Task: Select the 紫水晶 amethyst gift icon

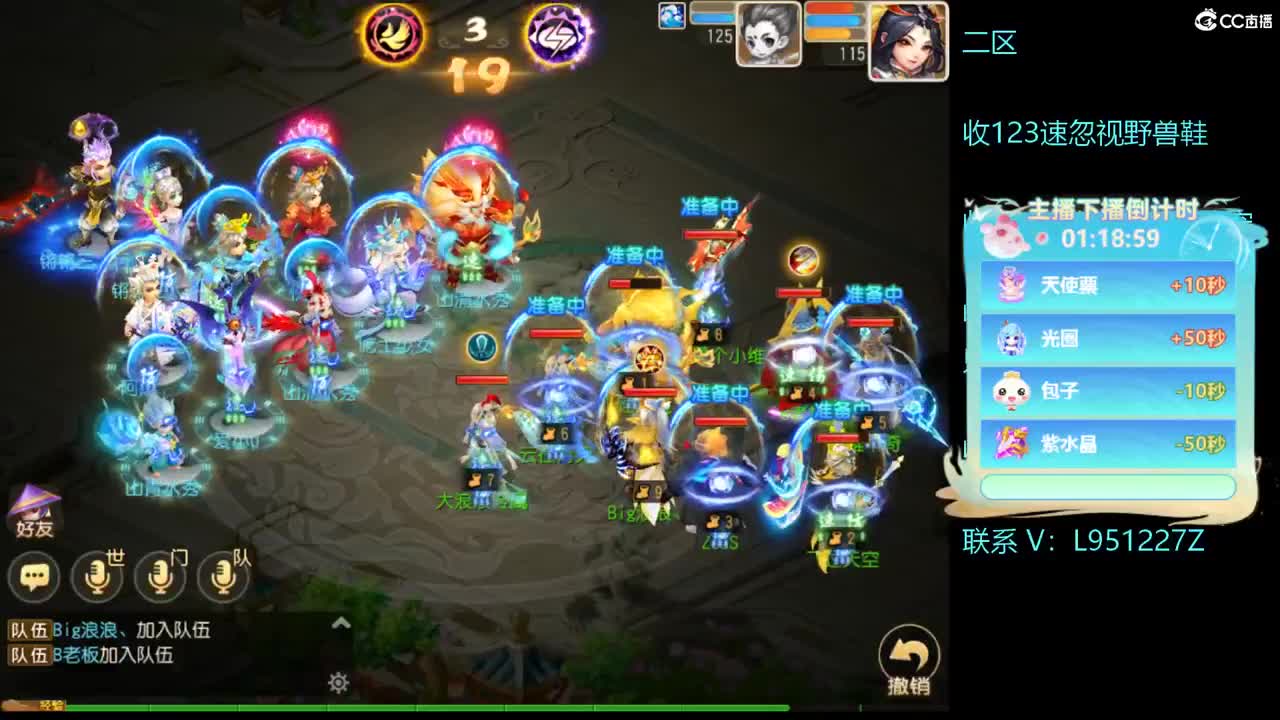Action: click(x=1012, y=442)
